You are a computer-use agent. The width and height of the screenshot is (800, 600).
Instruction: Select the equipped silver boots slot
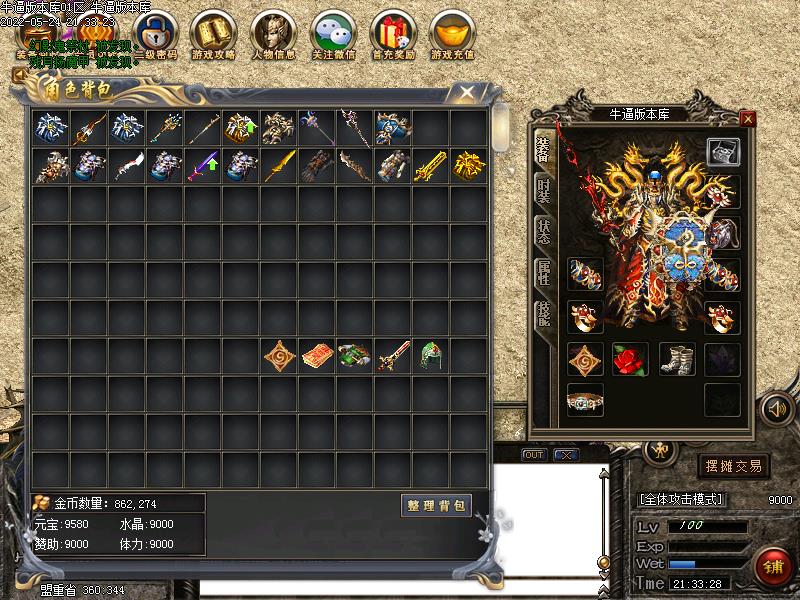pos(676,358)
